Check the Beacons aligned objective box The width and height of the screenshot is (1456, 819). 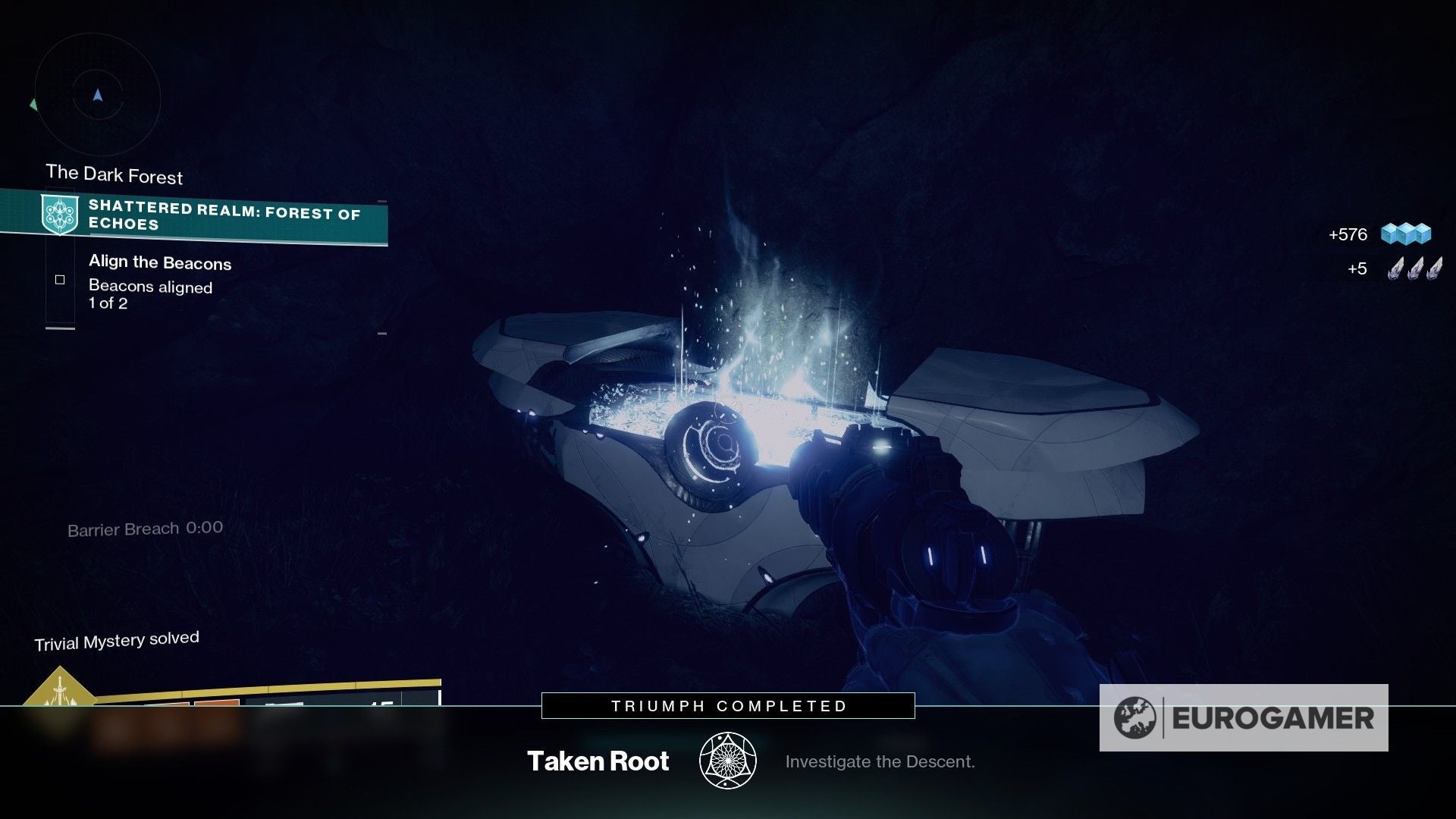point(59,279)
